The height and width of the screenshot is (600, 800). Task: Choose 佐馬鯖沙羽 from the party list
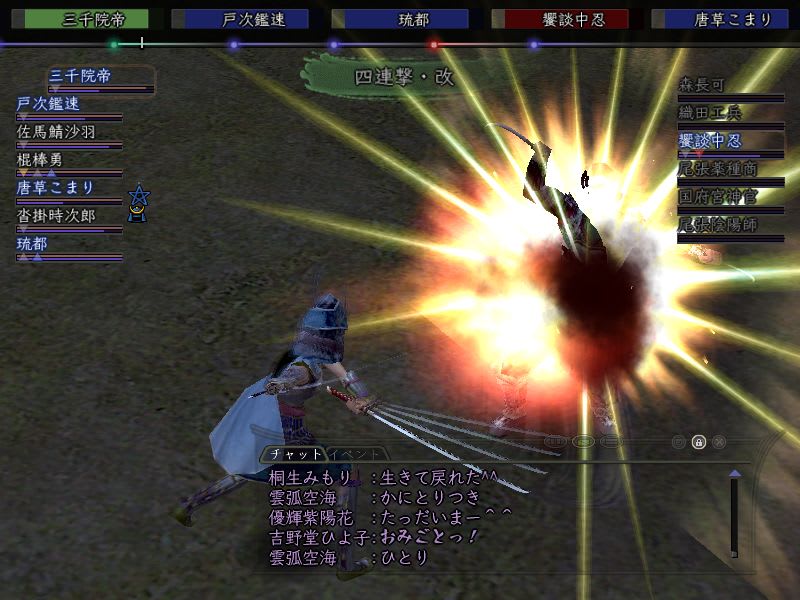point(55,131)
